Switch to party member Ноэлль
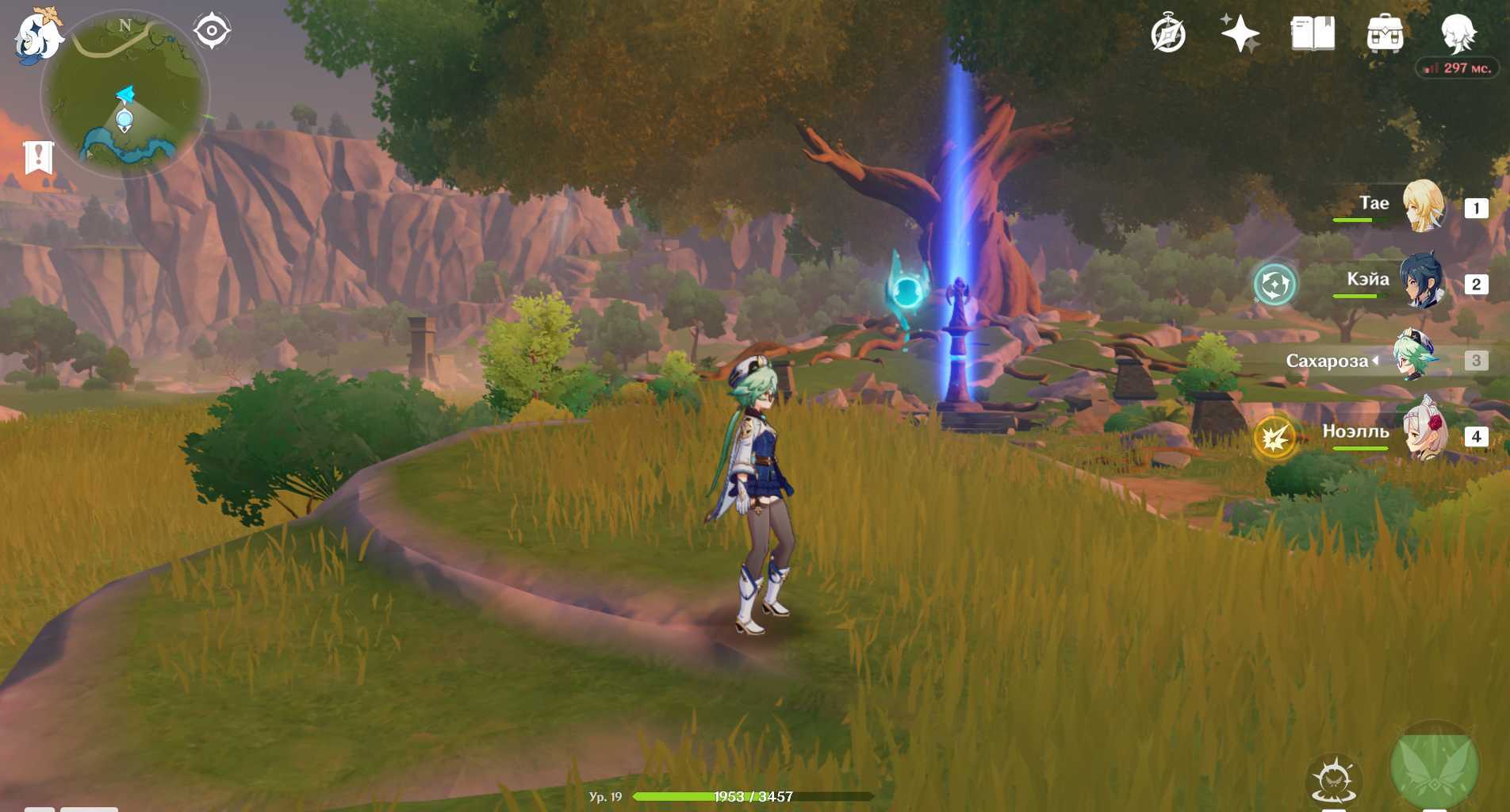Screen dimensions: 1510x812 click(1423, 435)
